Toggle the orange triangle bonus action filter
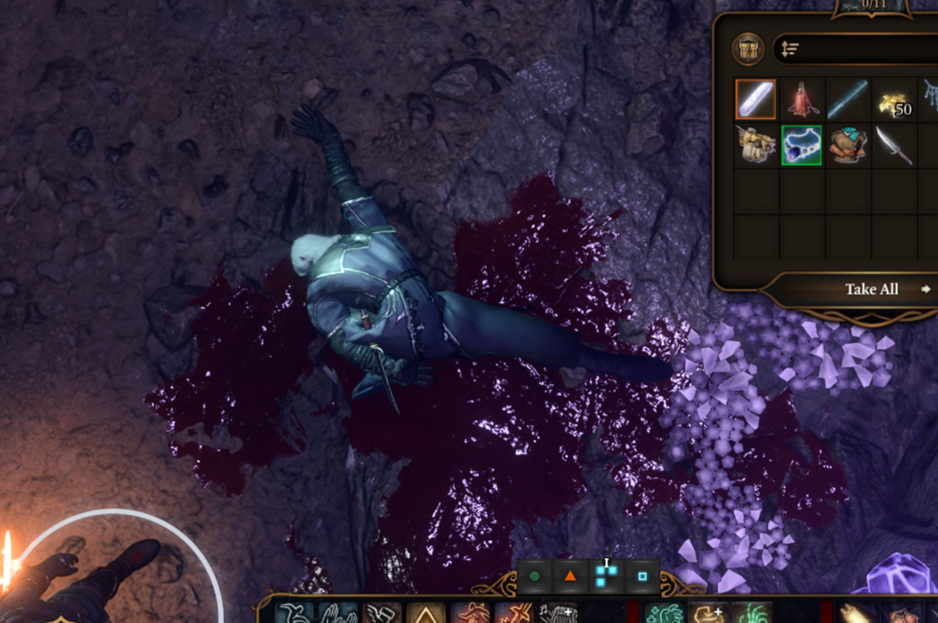 point(570,576)
